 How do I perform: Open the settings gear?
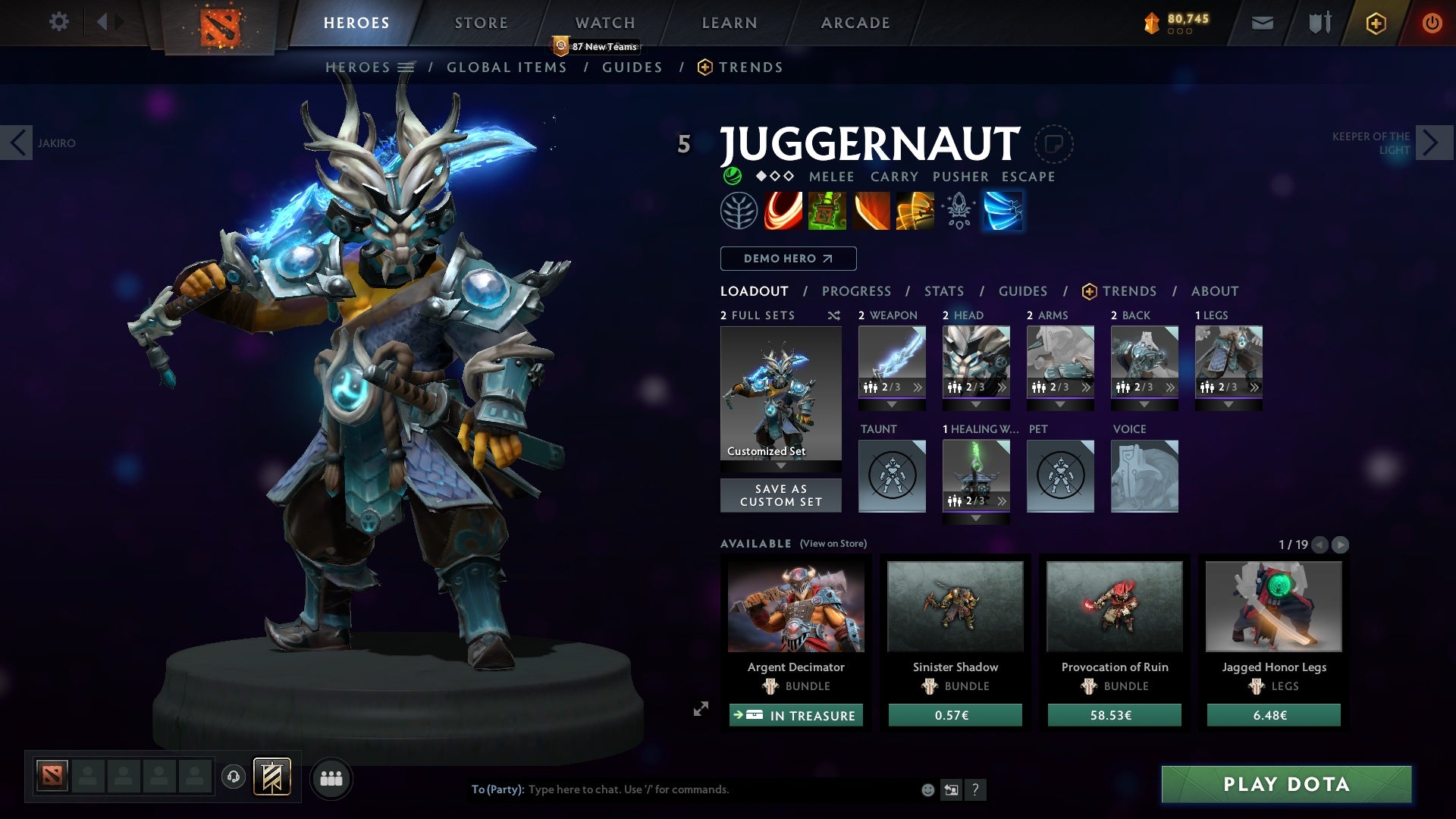(x=58, y=22)
